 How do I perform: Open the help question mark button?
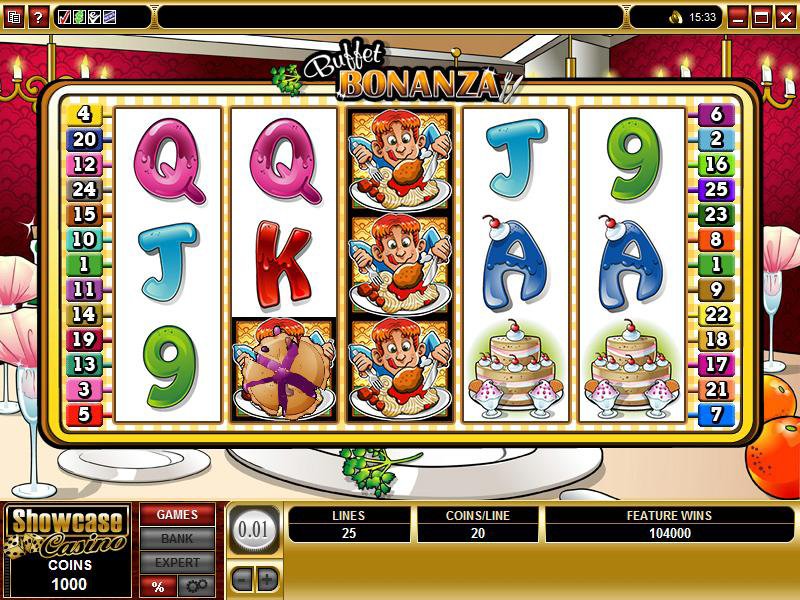click(x=39, y=17)
